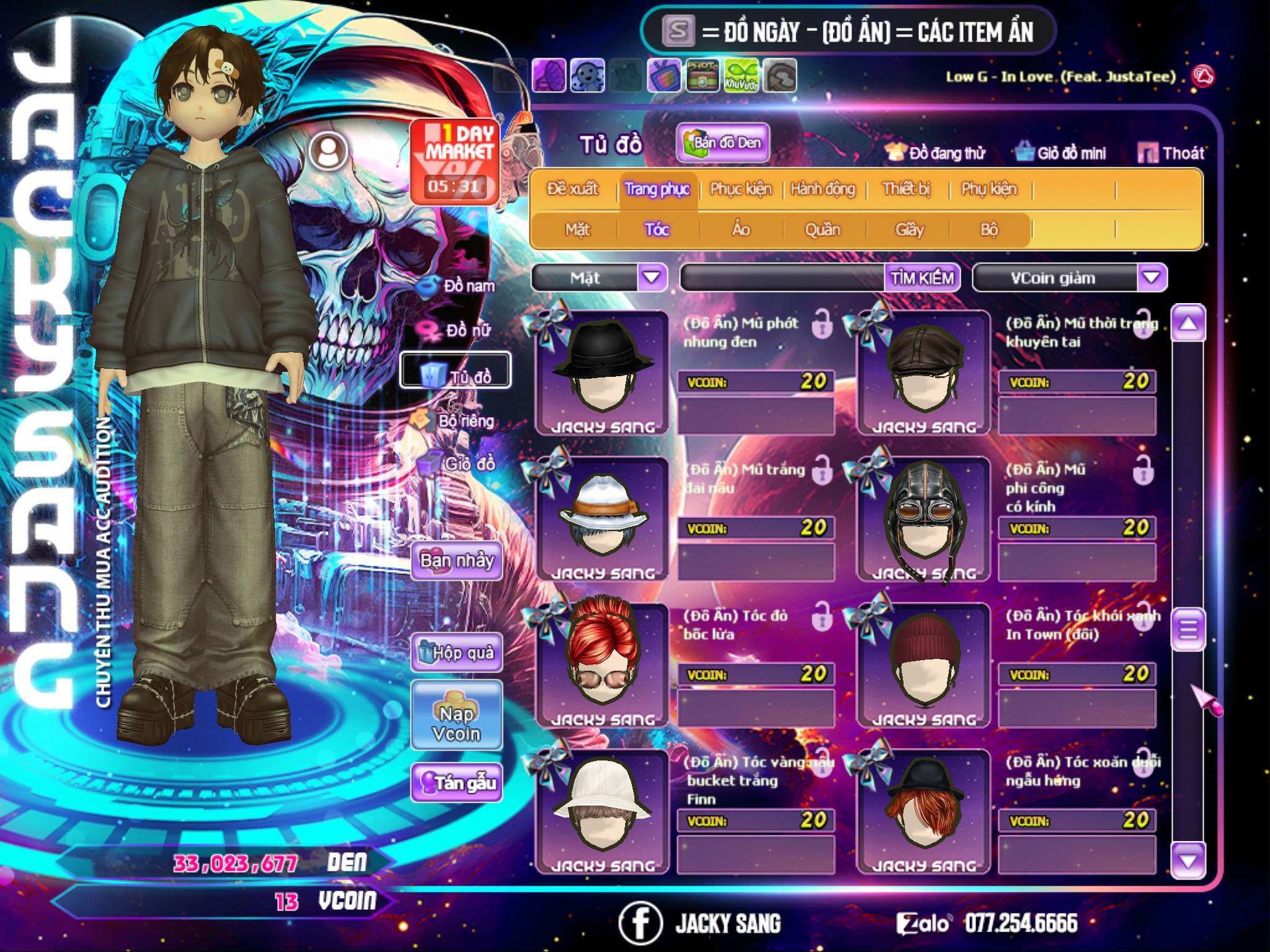Select the Giày subcategory
The image size is (1270, 952).
coord(909,230)
